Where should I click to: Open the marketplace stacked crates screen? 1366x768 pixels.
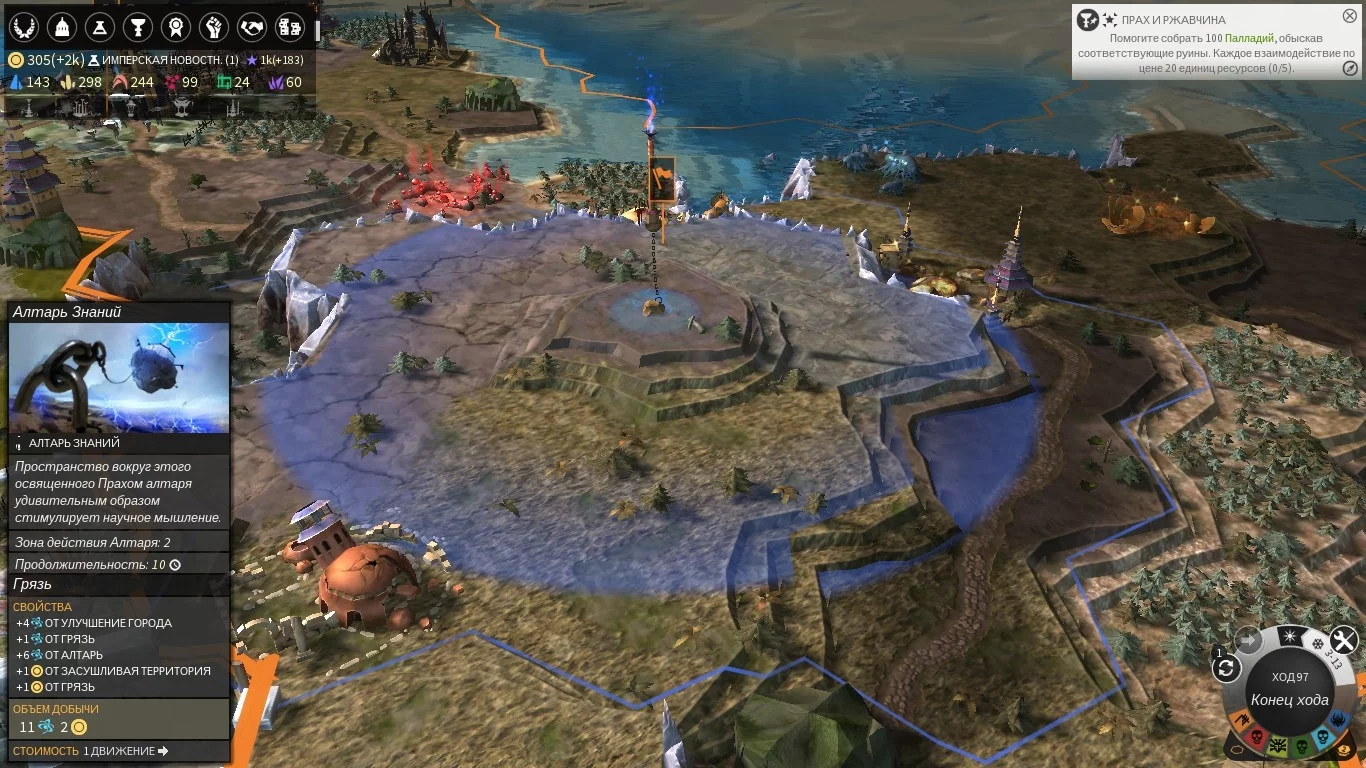click(290, 25)
